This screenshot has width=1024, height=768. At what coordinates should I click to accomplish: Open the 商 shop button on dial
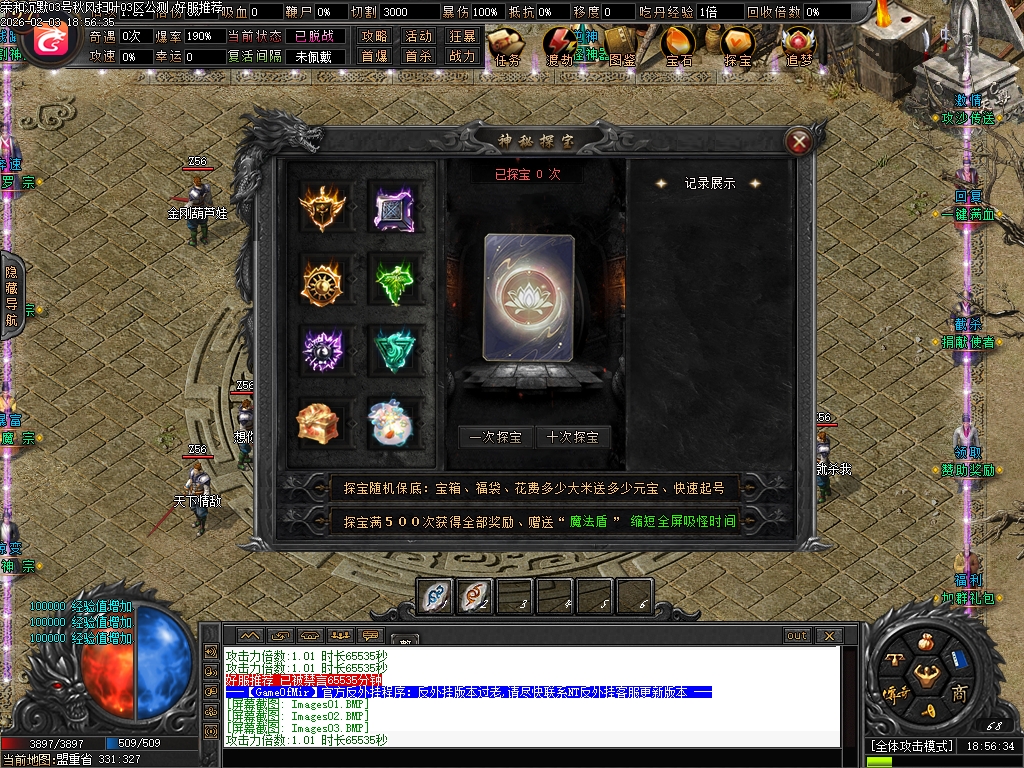(x=959, y=694)
